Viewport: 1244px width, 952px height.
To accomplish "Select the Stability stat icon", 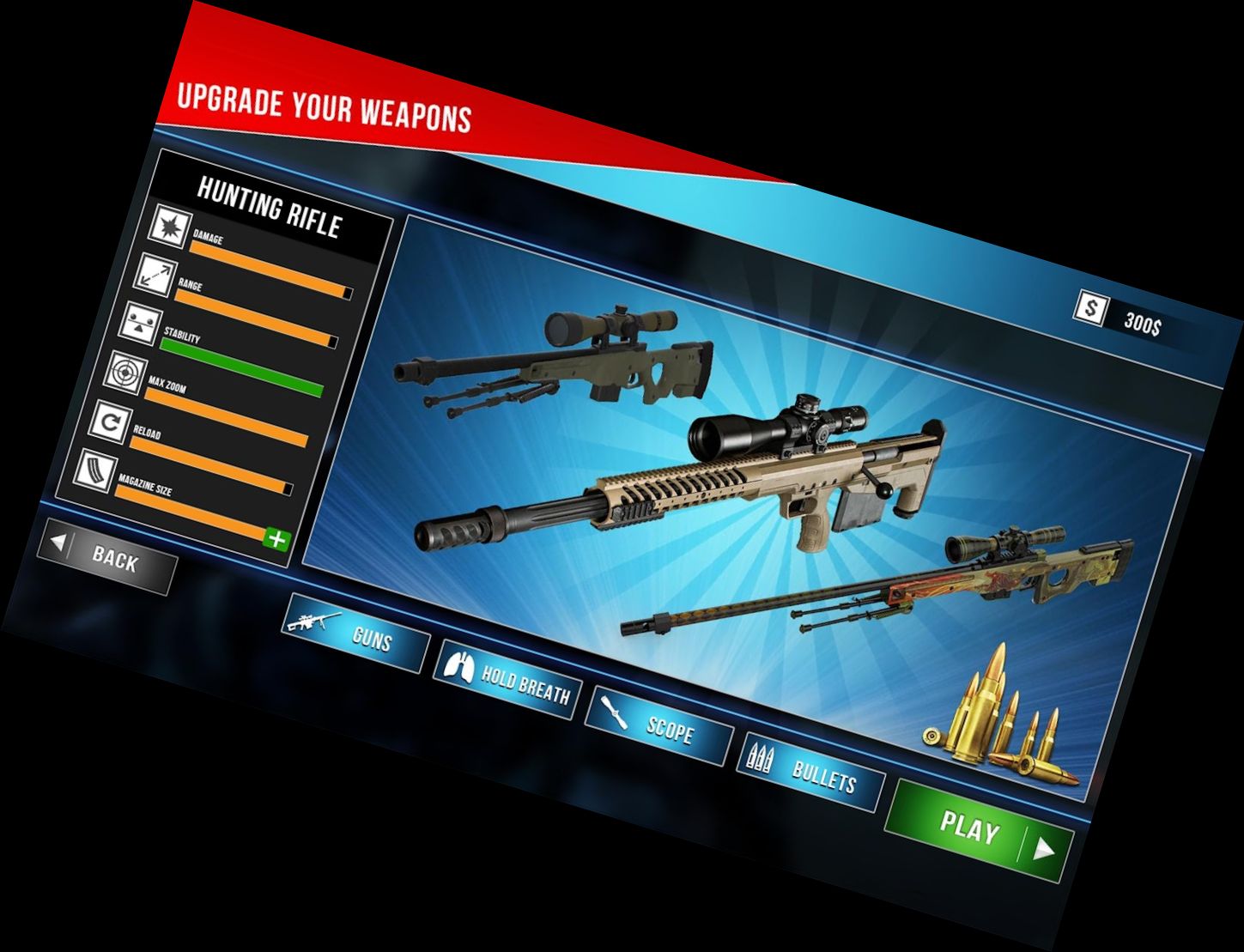I will coord(140,324).
